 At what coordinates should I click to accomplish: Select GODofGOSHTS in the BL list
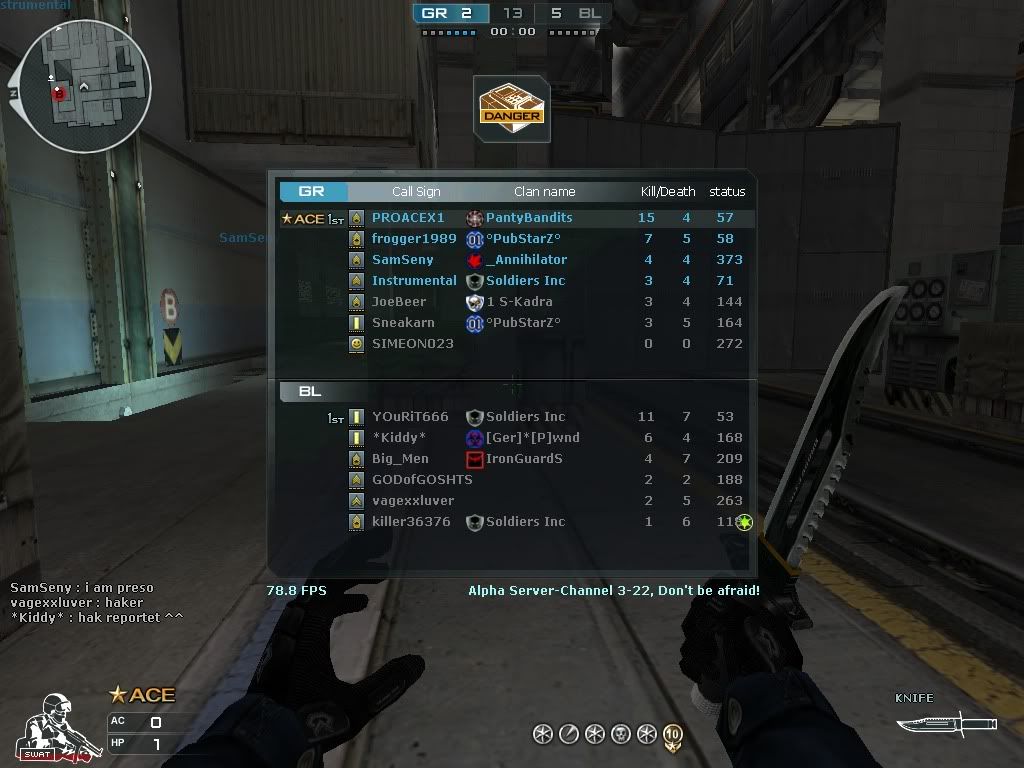pyautogui.click(x=422, y=480)
